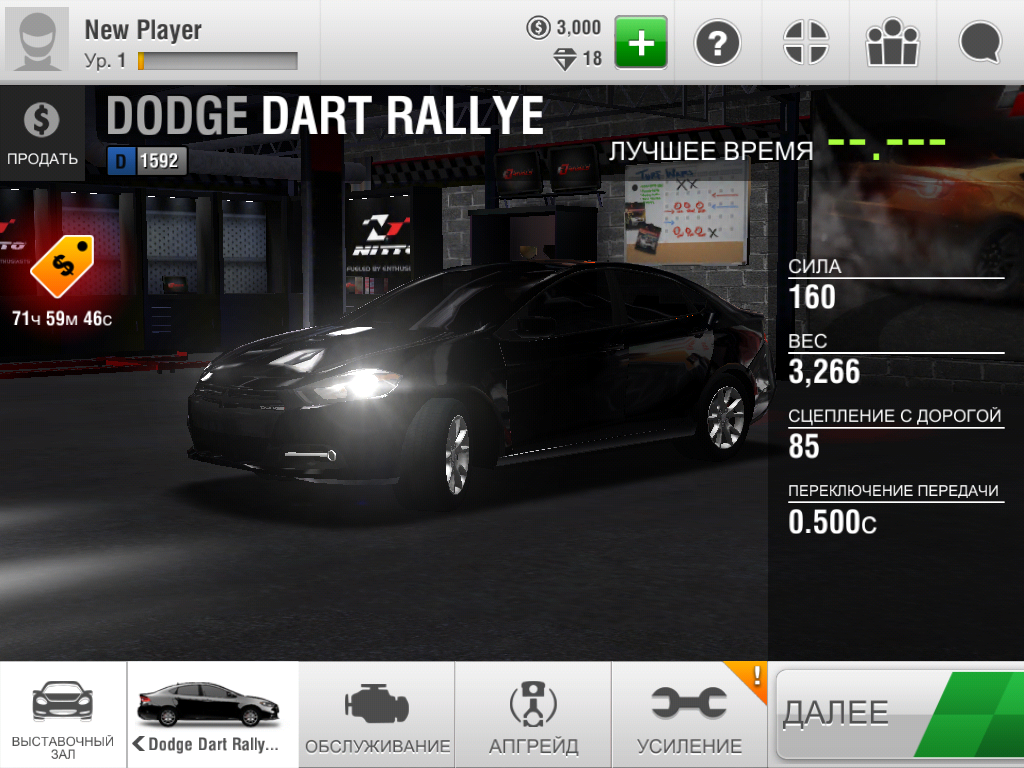
Task: Open the chat speech bubble
Action: click(980, 42)
